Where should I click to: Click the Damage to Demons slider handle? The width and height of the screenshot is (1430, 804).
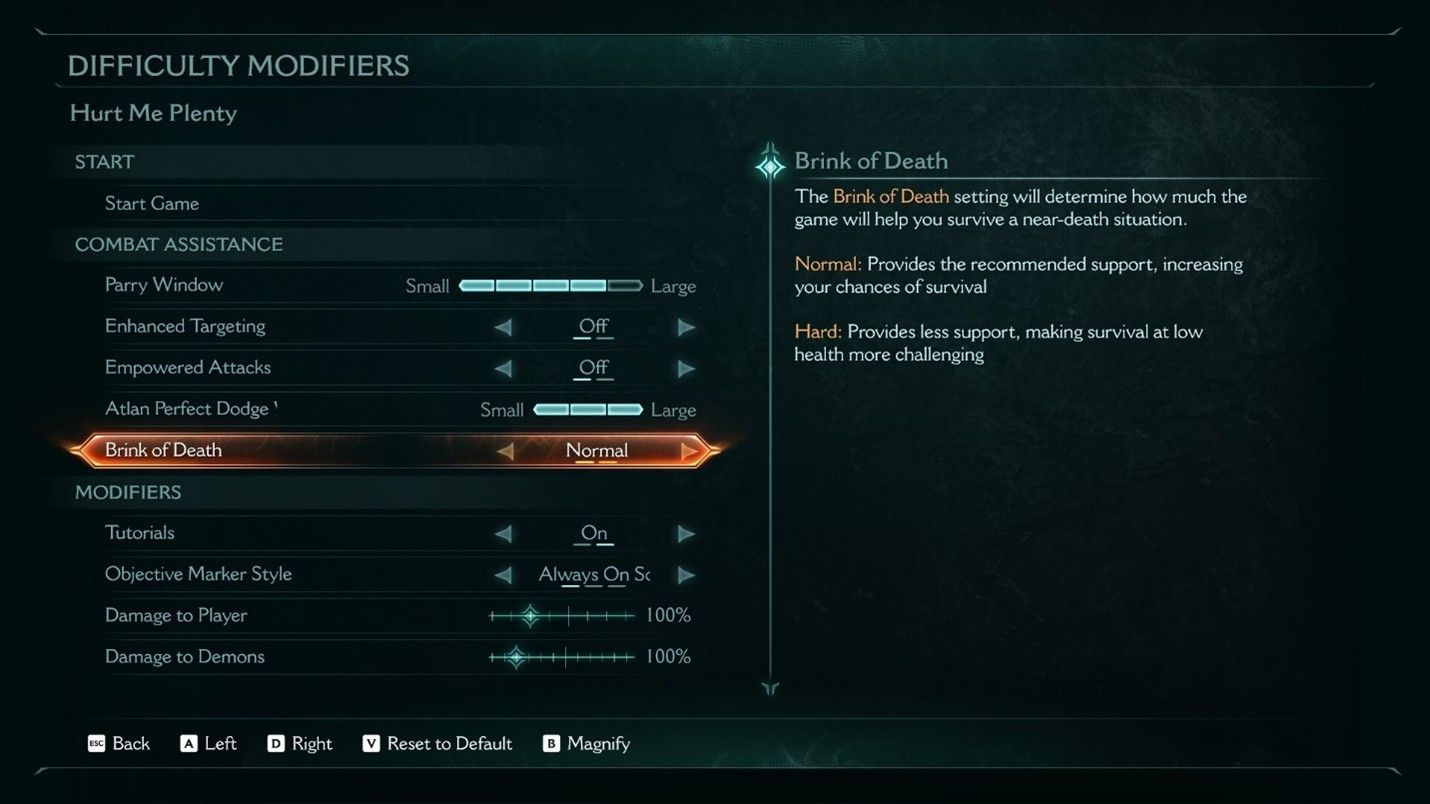(516, 657)
